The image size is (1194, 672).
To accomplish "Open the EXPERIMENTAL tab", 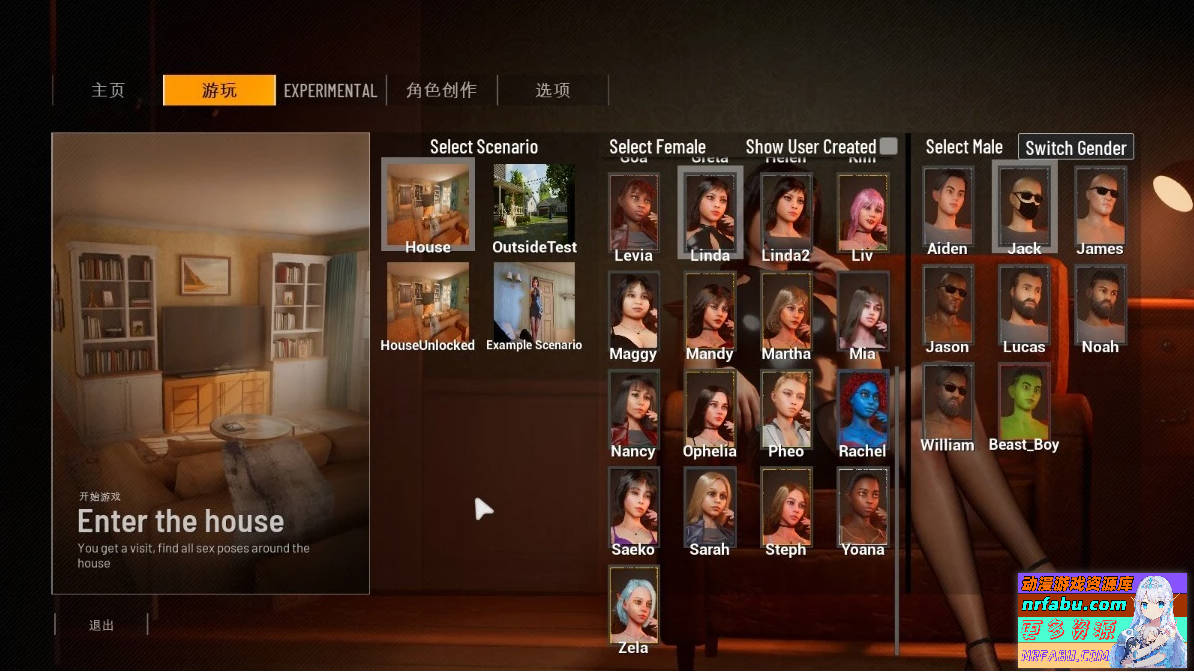I will coord(330,90).
